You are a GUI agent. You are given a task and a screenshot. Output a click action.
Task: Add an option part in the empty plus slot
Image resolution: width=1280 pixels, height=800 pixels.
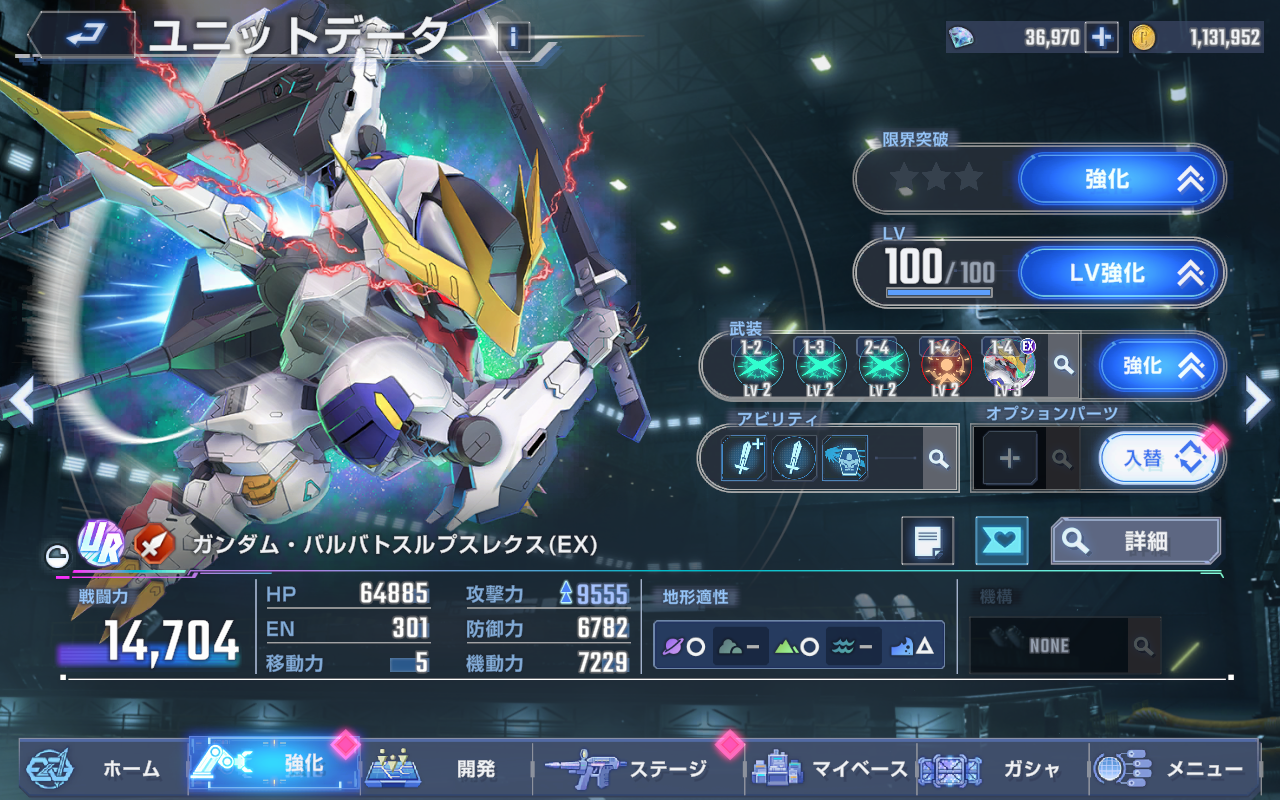point(1009,459)
